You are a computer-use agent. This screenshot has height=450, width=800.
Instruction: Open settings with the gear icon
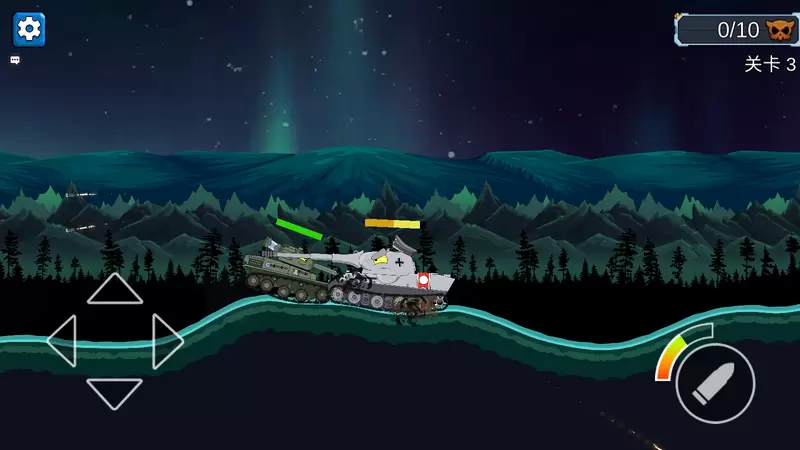click(x=29, y=29)
